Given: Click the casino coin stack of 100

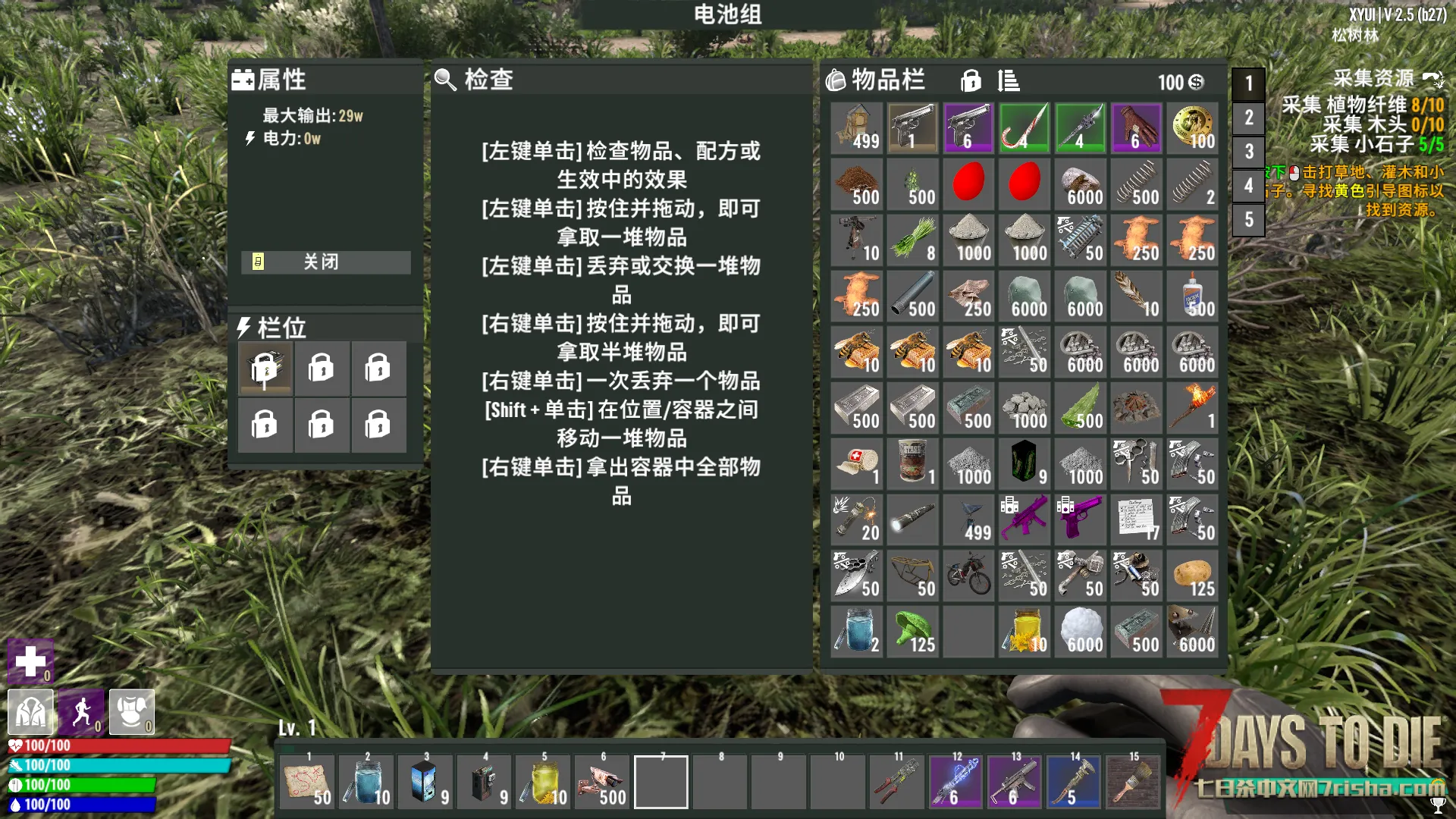Looking at the screenshot, I should coord(1192,128).
